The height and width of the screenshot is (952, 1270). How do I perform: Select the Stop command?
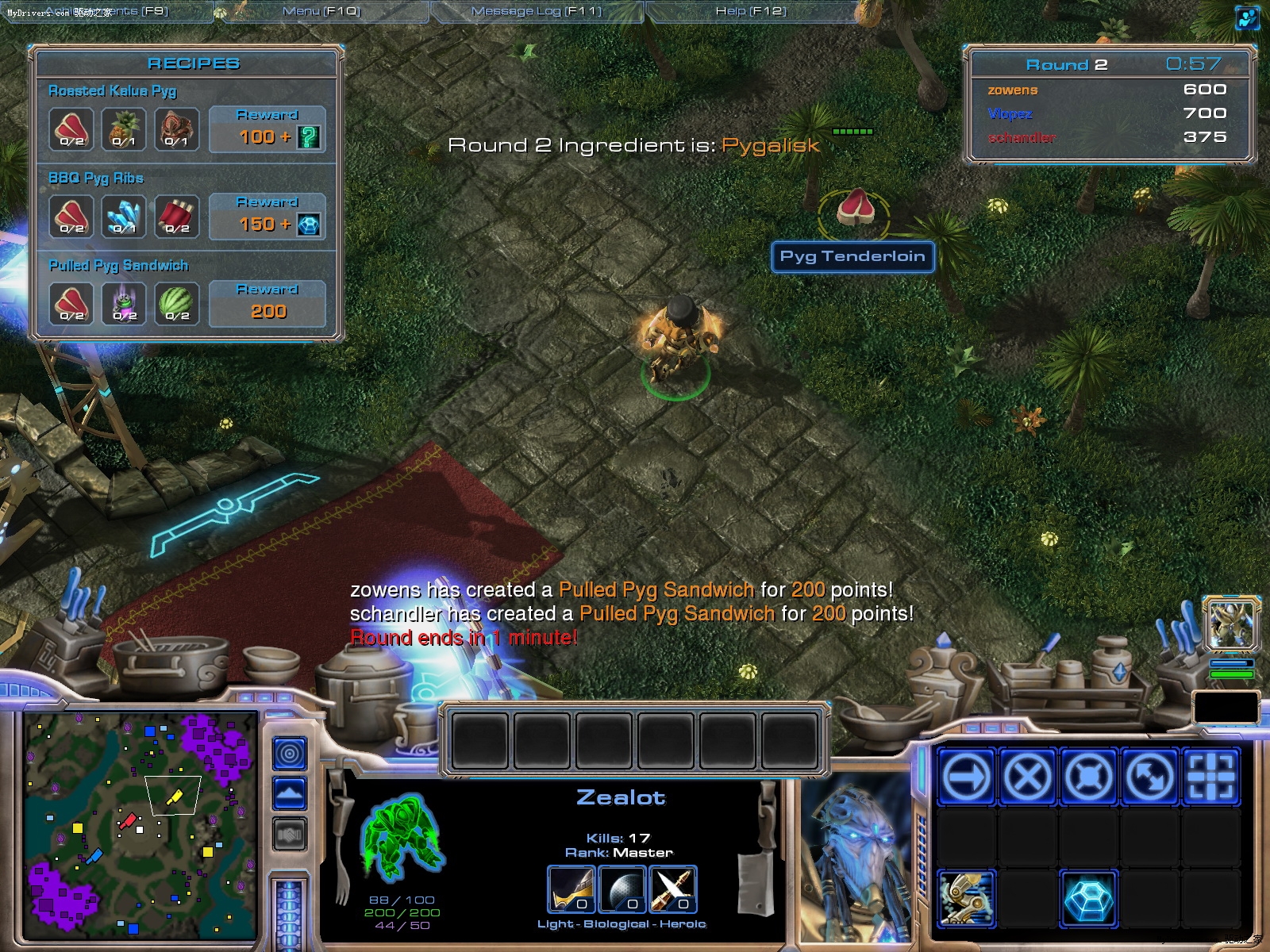click(1027, 776)
